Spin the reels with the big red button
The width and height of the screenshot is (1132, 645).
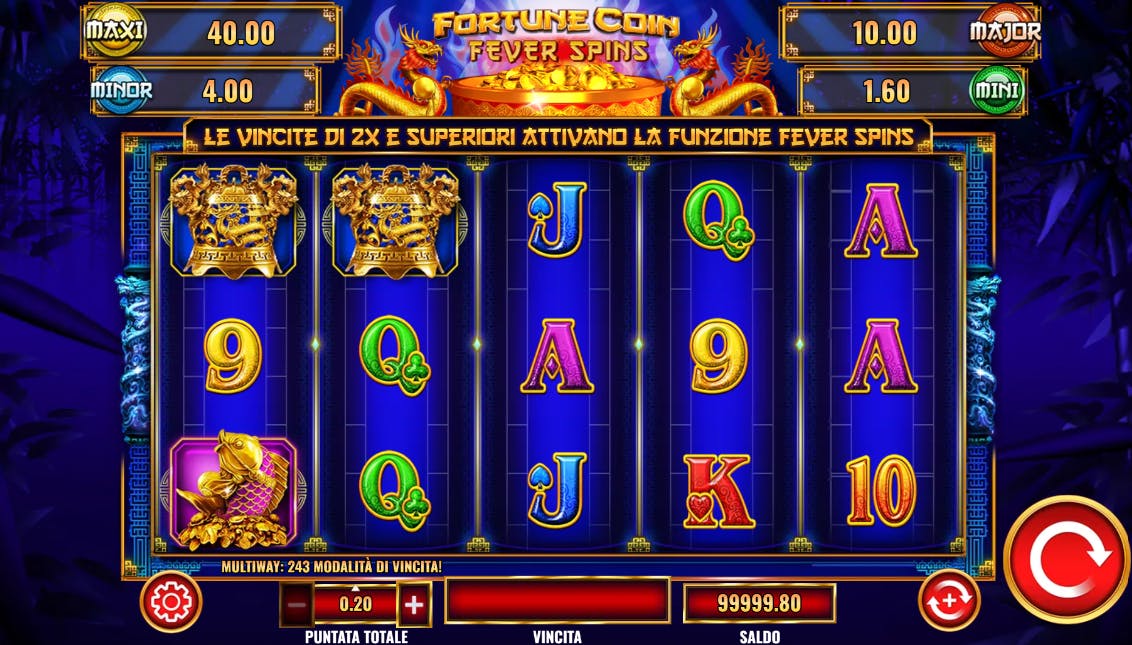pos(1066,560)
